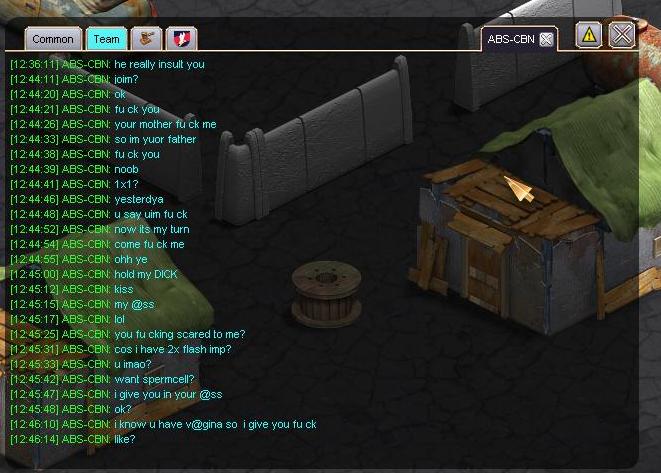Switch to the Common chat tab
Screen dimensions: 661x473
[53, 39]
